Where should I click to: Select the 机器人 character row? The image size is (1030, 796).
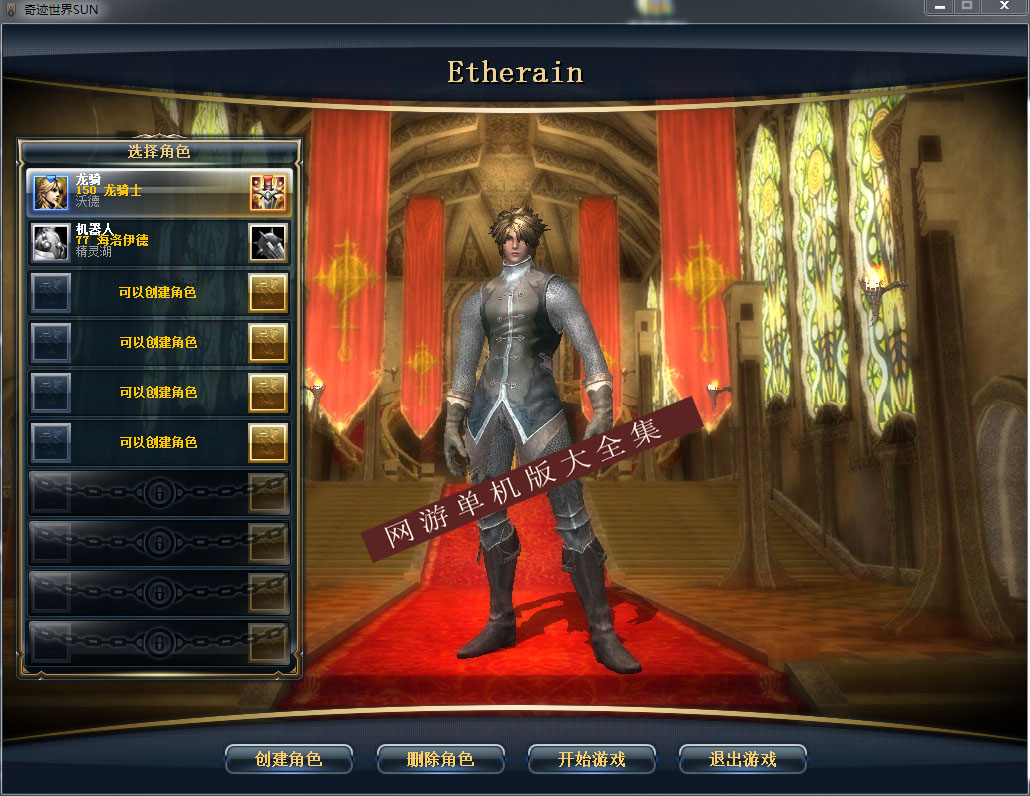[160, 241]
